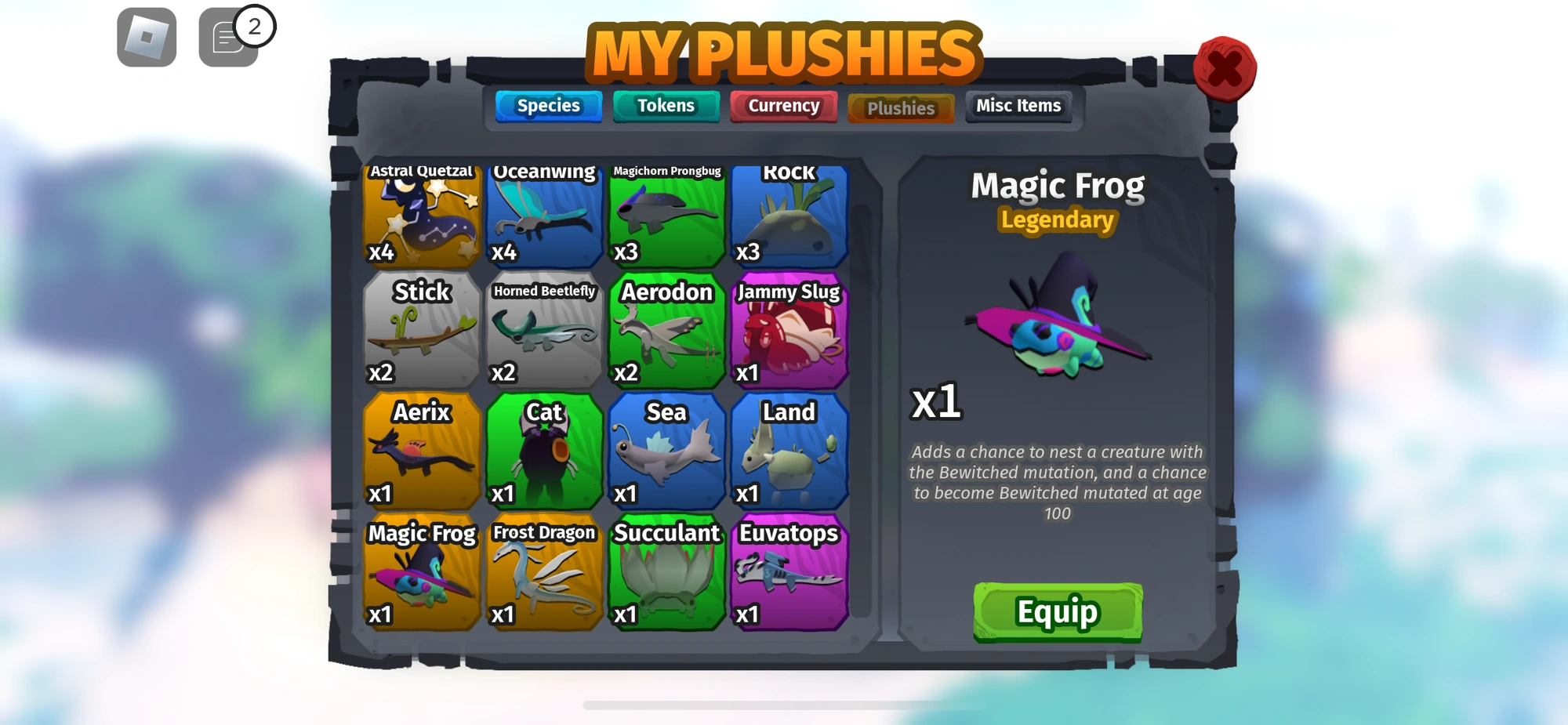Viewport: 1568px width, 725px height.
Task: Switch to the Currency tab
Action: tap(782, 105)
